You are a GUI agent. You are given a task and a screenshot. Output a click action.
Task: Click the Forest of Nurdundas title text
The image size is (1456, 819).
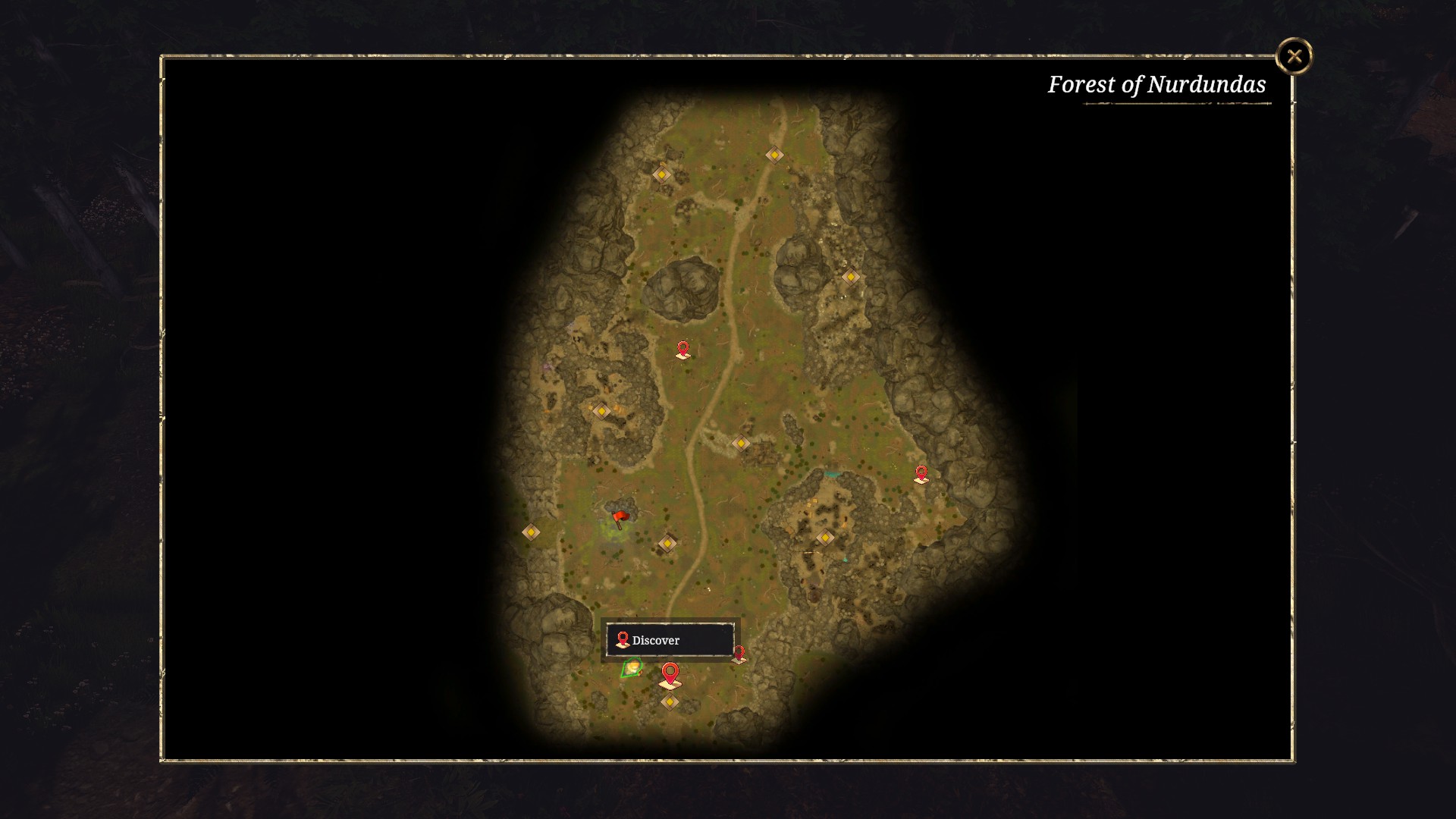(1157, 85)
